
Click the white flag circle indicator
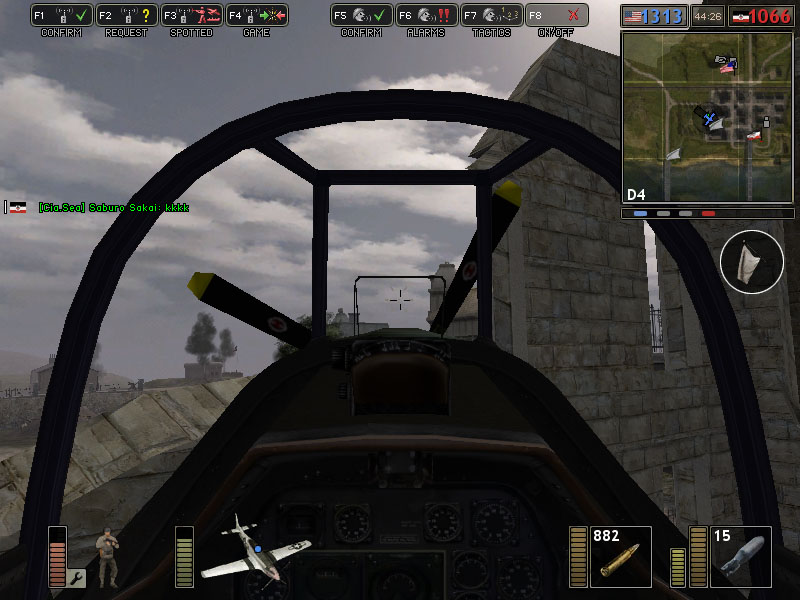751,262
